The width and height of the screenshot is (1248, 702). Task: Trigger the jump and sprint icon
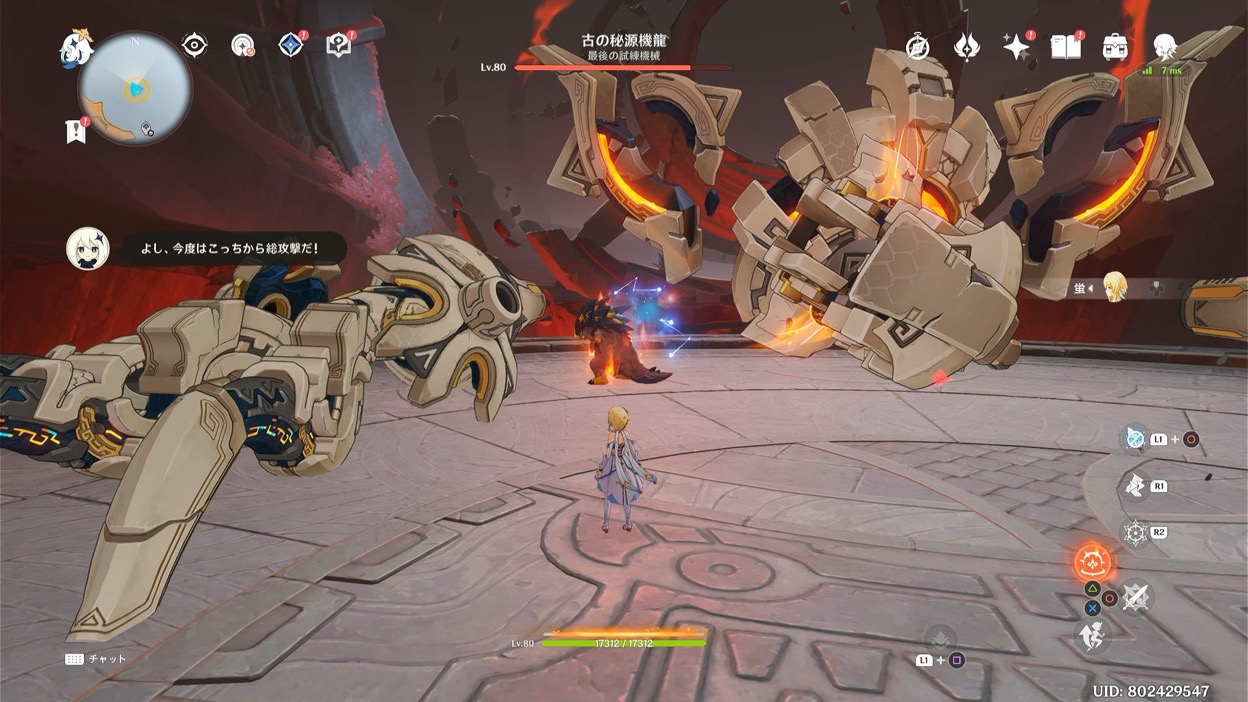click(1092, 635)
